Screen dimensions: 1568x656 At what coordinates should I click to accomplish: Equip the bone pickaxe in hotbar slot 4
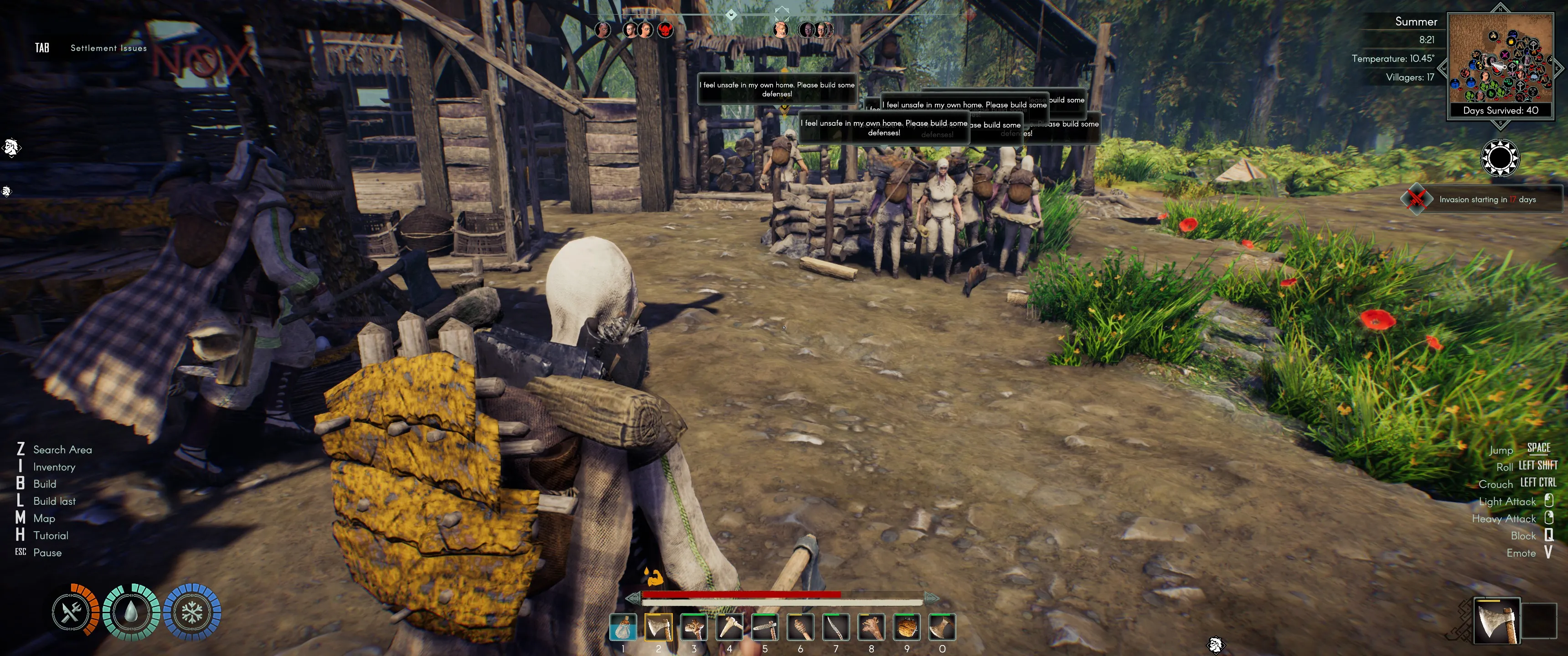(x=729, y=627)
